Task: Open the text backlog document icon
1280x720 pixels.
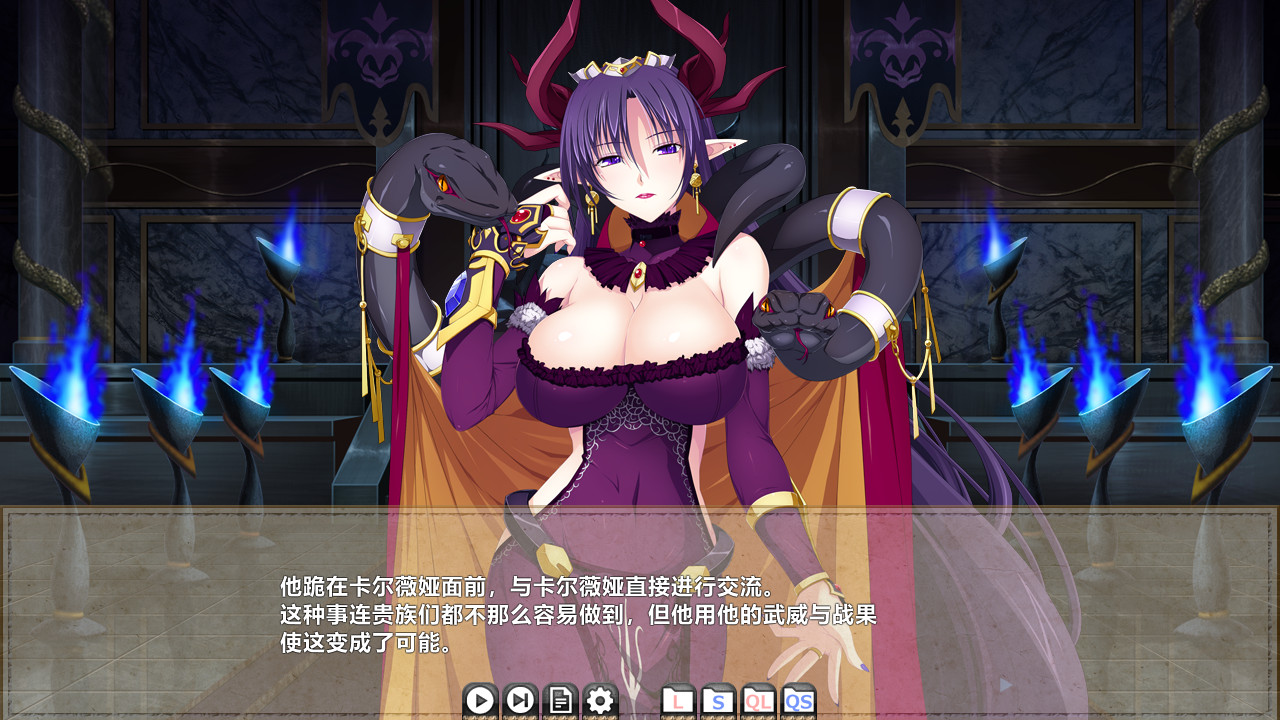Action: (560, 701)
